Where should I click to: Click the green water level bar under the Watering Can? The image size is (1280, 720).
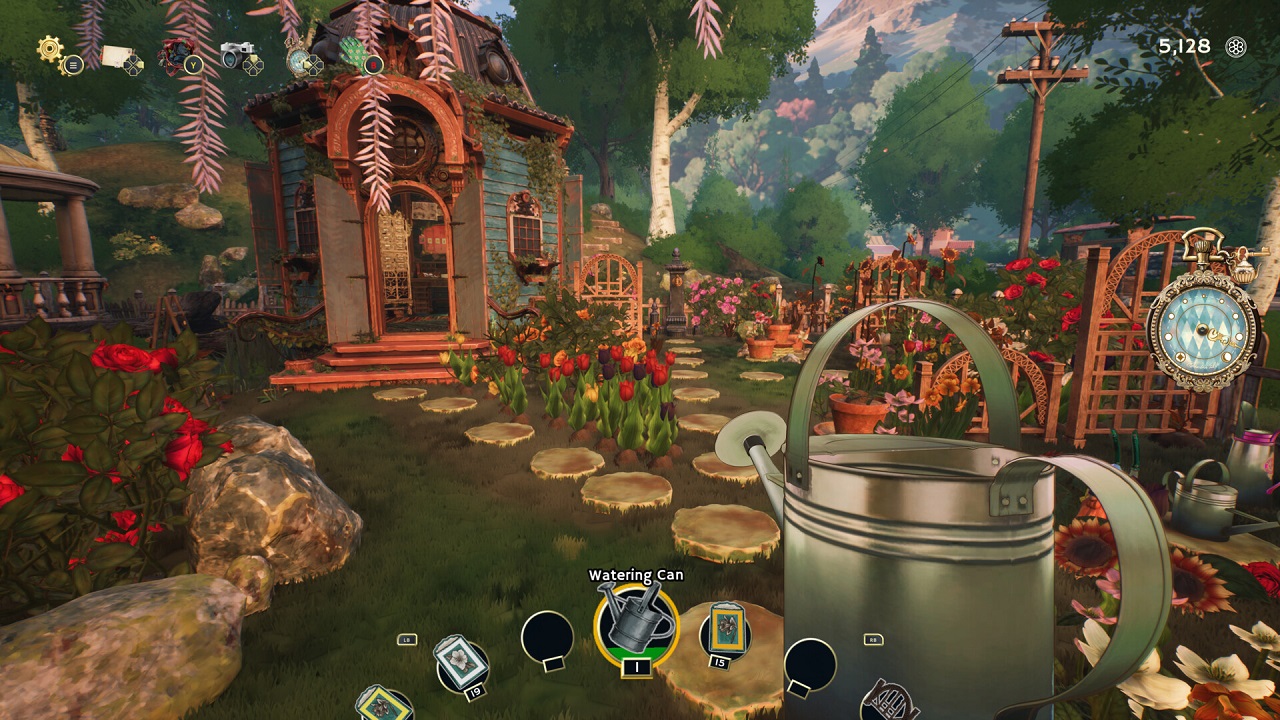point(636,652)
